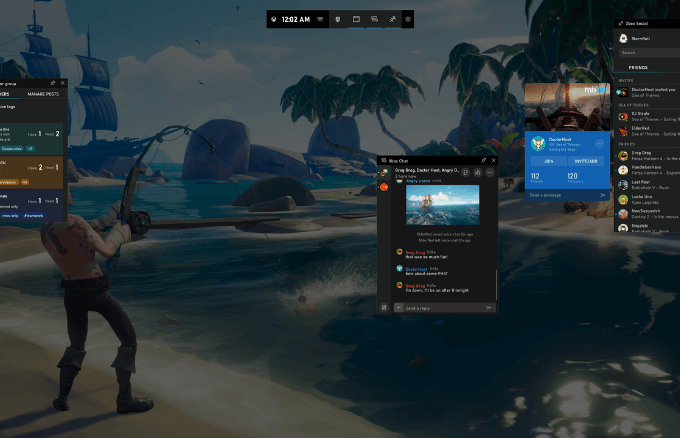
Task: Open the widget menu on the top bar
Action: [x=320, y=18]
